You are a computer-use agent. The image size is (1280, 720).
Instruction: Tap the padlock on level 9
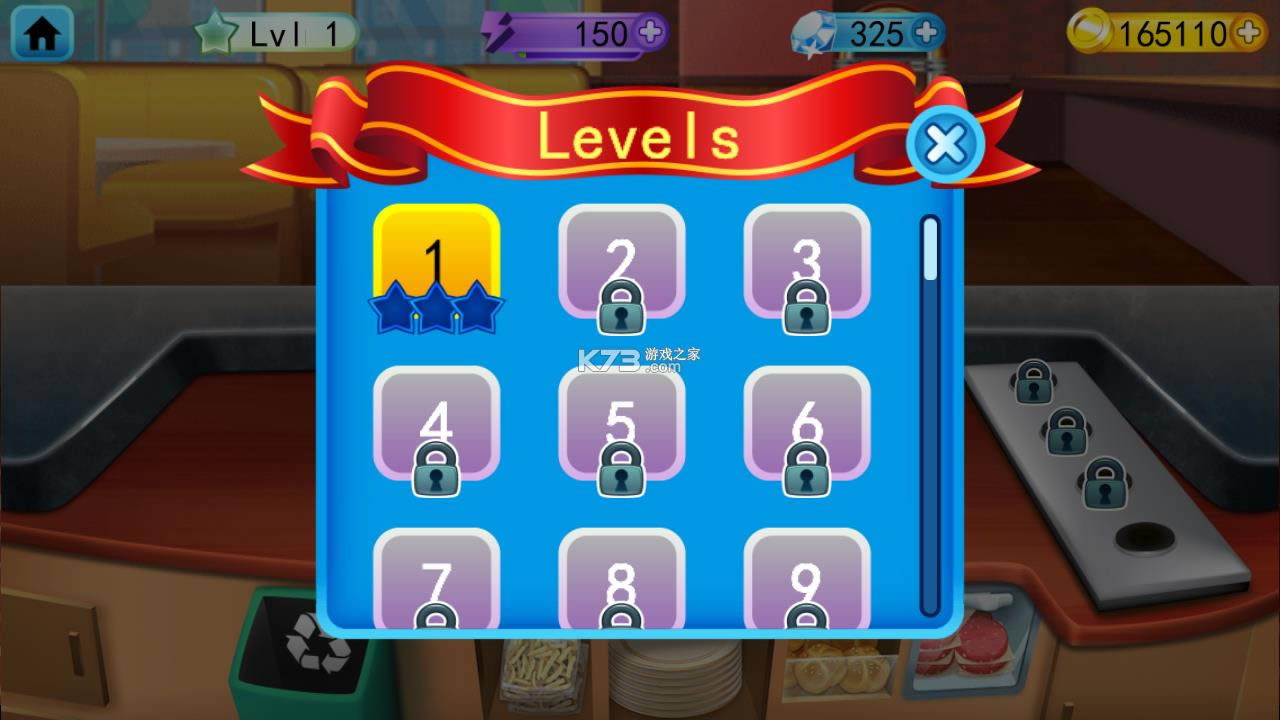(x=806, y=618)
